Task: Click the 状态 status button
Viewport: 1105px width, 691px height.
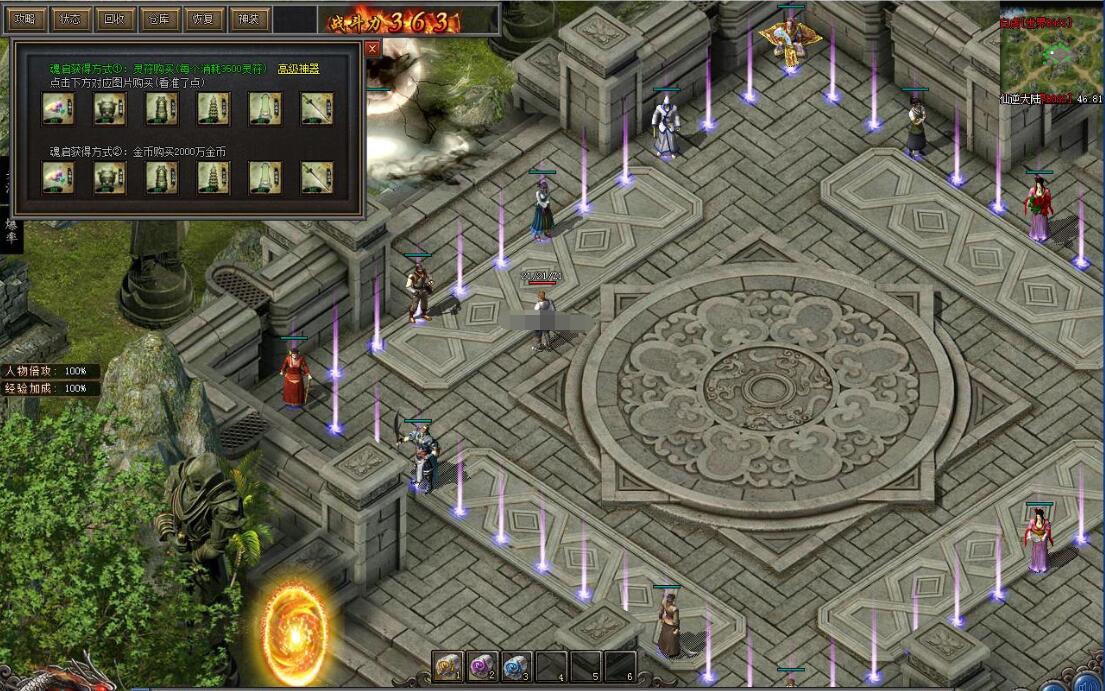Action: coord(70,18)
